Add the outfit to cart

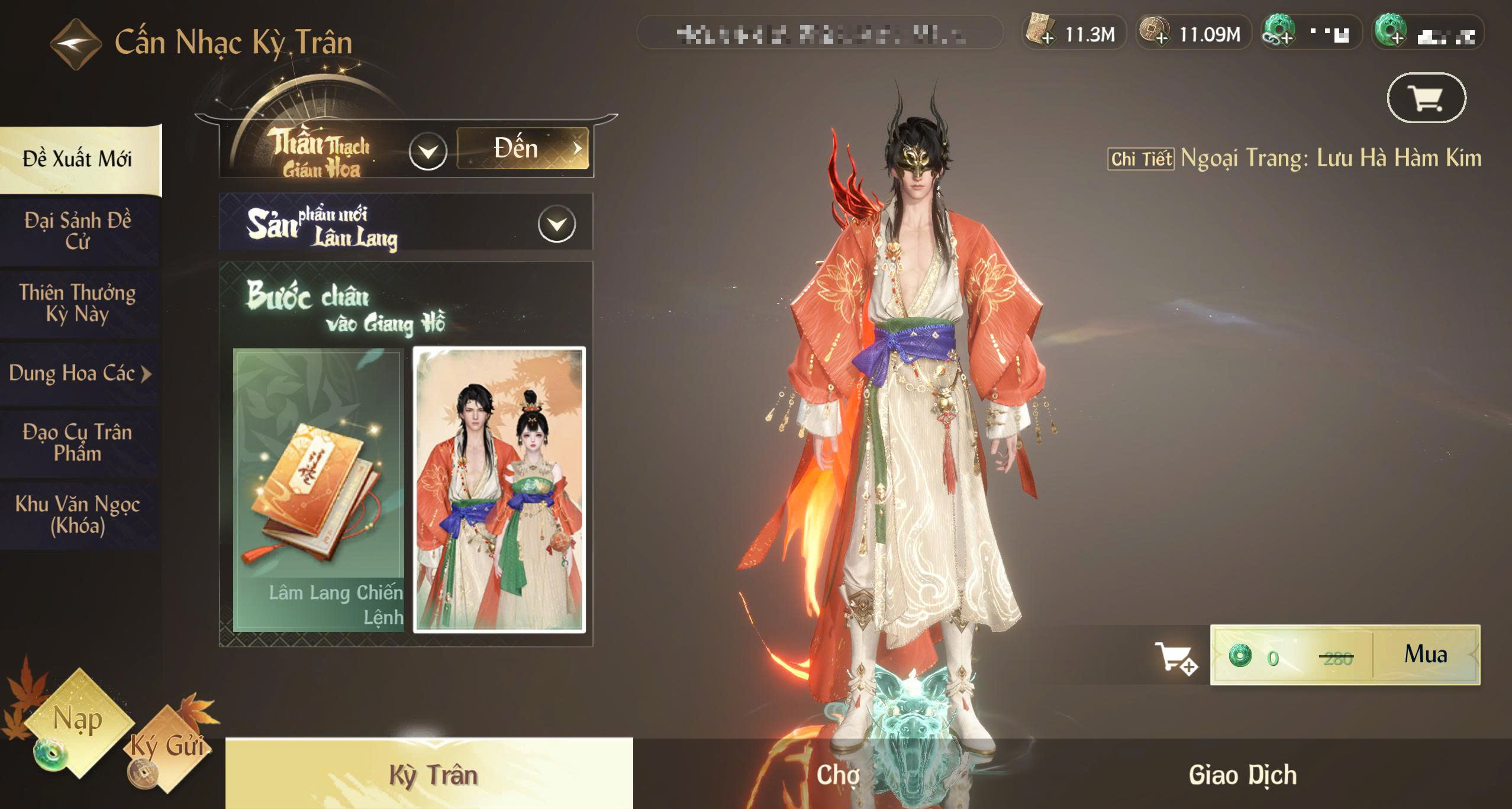(1176, 657)
